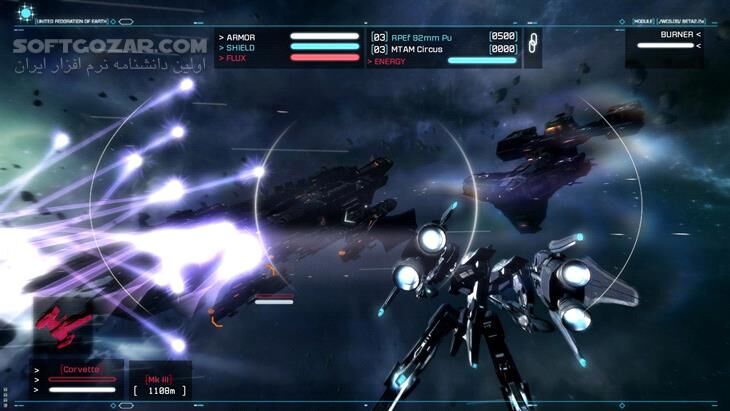Image resolution: width=730 pixels, height=411 pixels.
Task: Select the Corvette target label
Action: [80, 369]
